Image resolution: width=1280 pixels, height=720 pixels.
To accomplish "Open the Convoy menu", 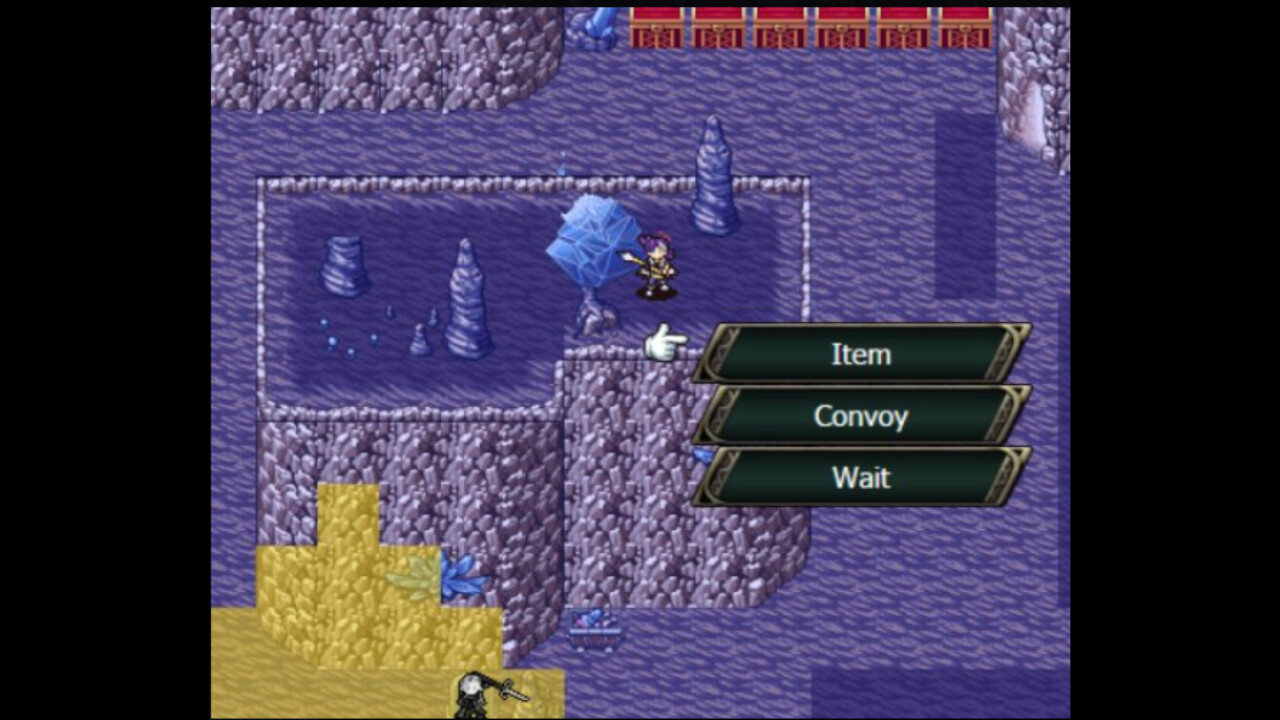I will point(860,416).
